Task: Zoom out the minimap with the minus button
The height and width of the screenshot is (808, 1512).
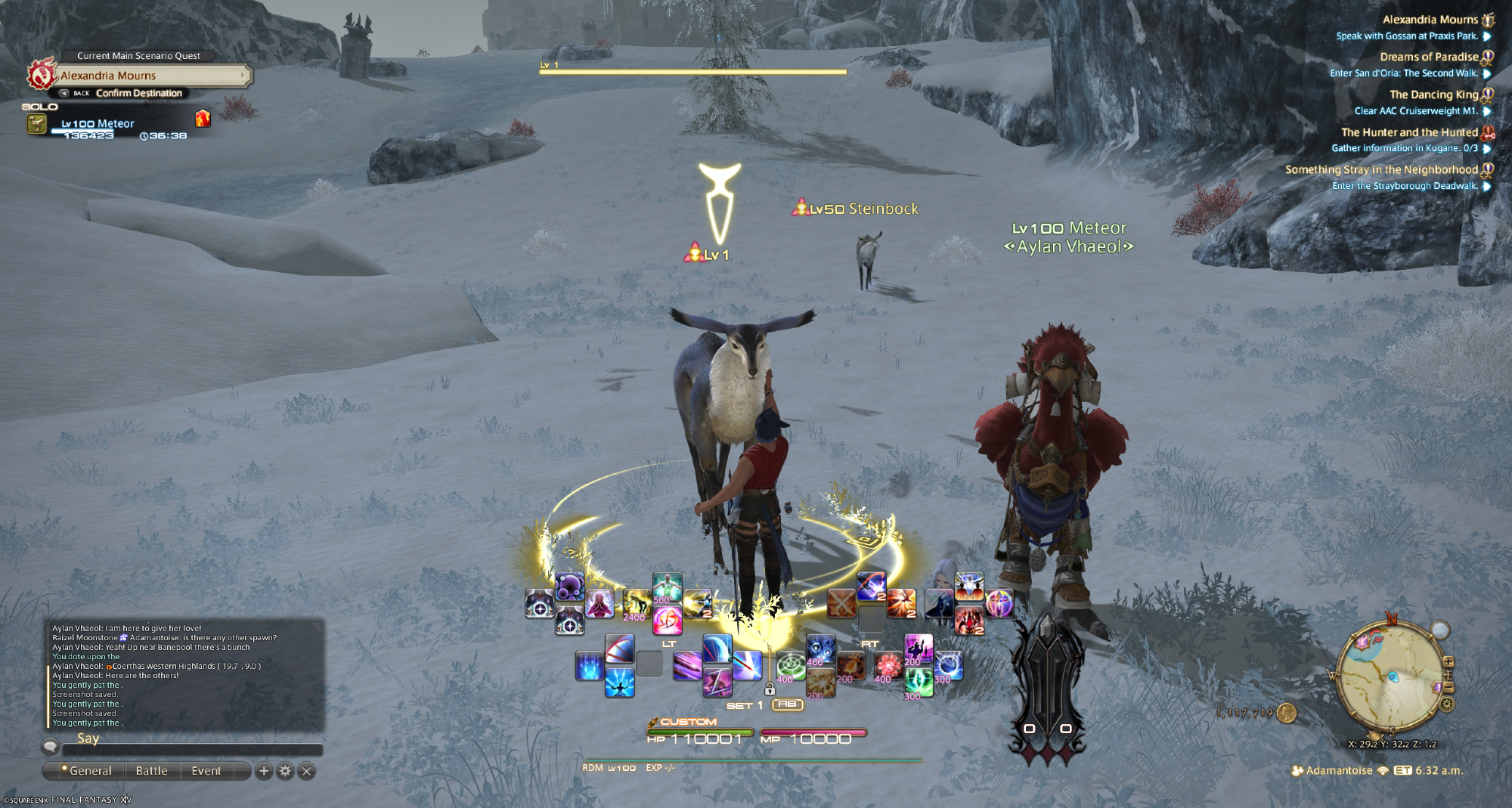Action: [x=1448, y=686]
